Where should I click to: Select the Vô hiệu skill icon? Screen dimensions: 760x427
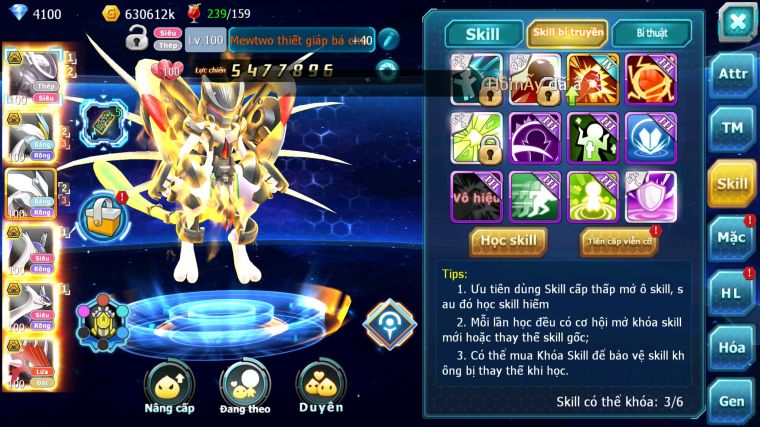[x=476, y=196]
